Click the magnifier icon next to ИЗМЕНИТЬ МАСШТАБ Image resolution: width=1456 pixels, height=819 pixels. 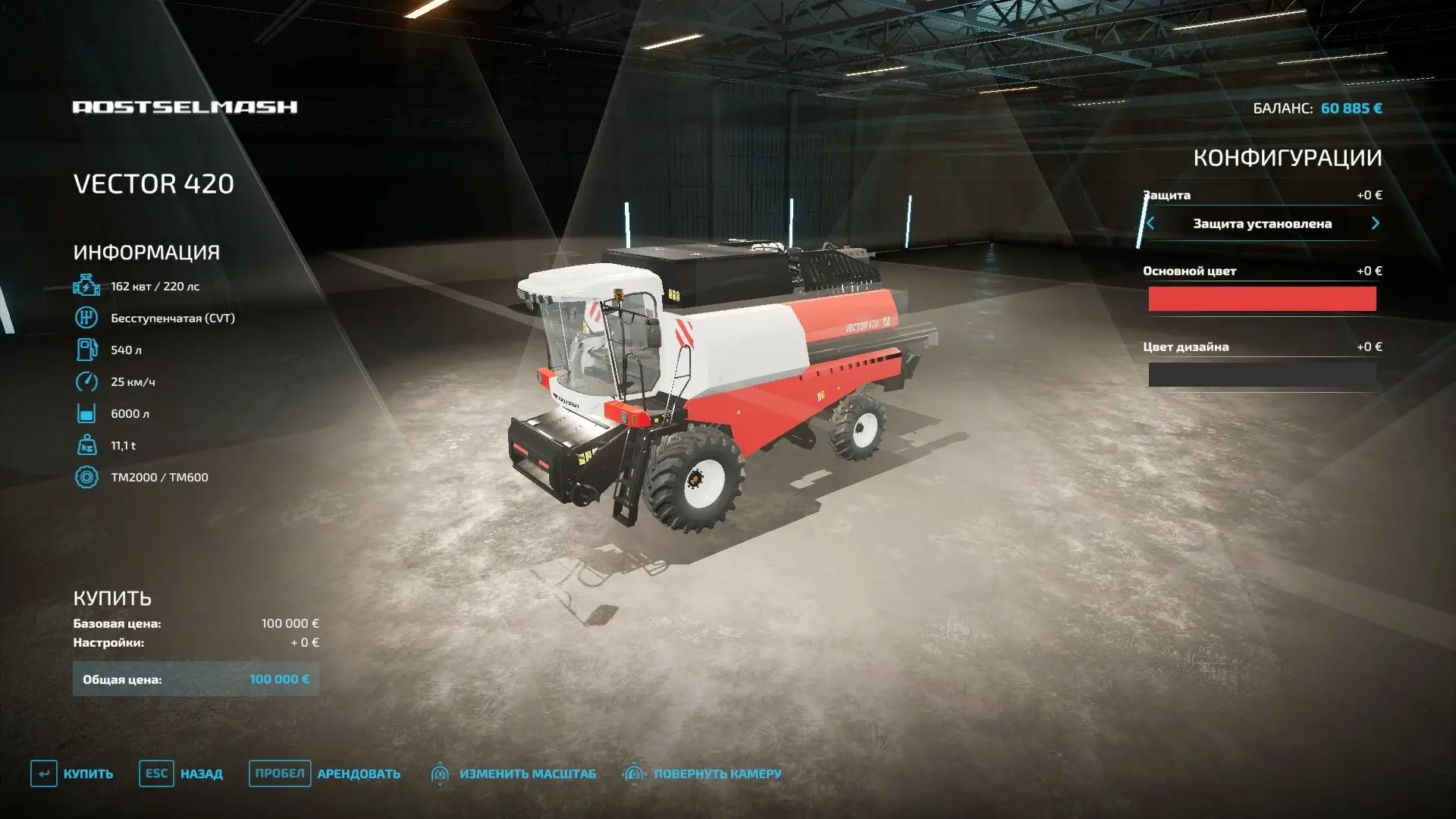[x=441, y=773]
